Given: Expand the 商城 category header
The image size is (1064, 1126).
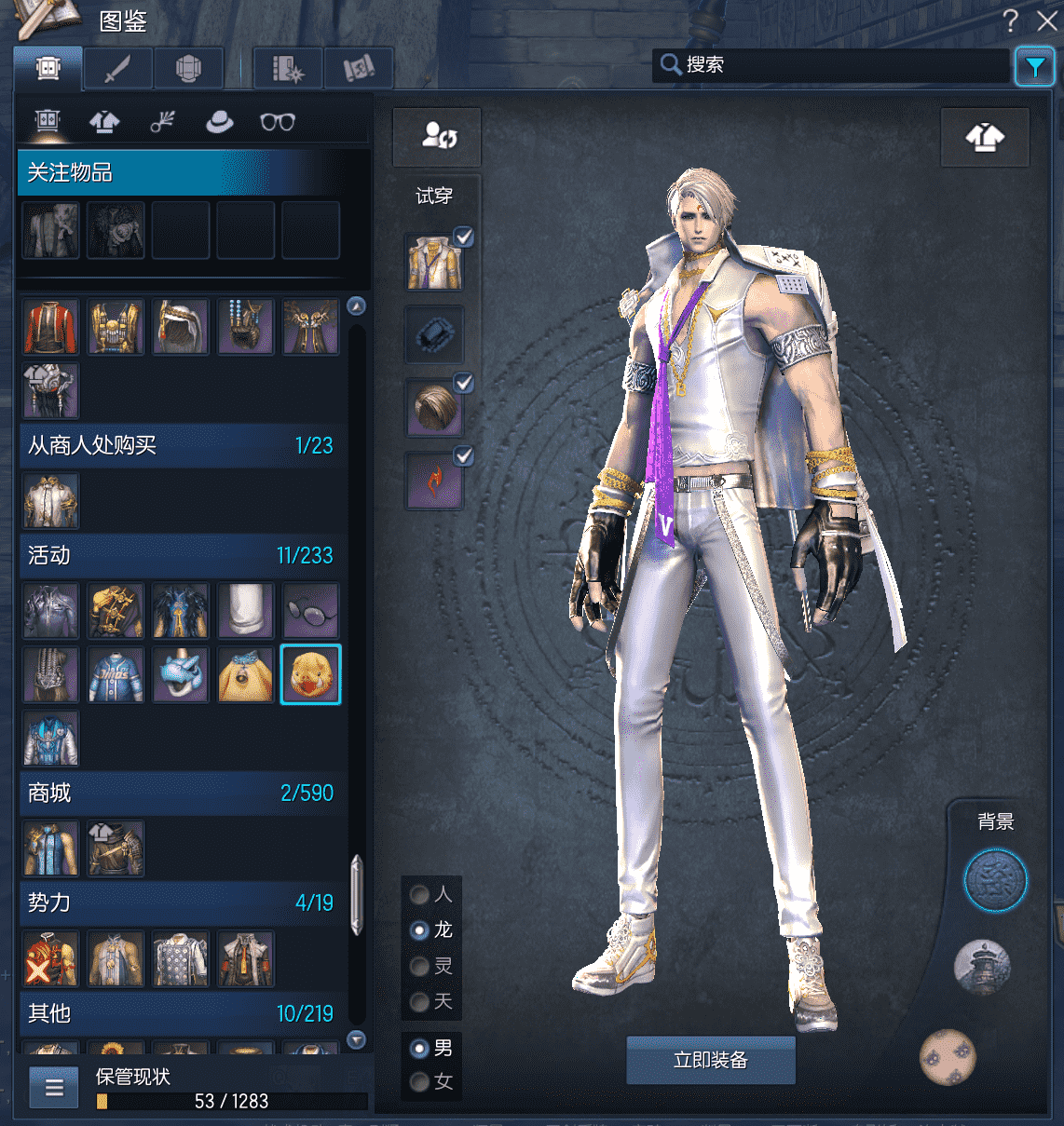Looking at the screenshot, I should [181, 793].
